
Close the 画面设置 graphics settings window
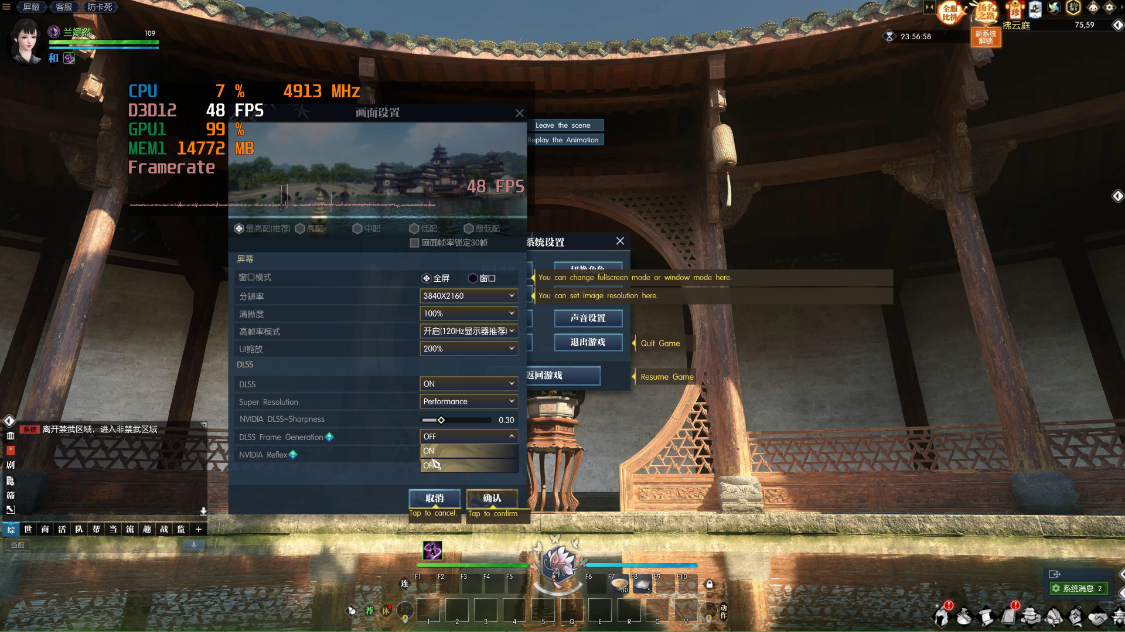click(x=519, y=114)
